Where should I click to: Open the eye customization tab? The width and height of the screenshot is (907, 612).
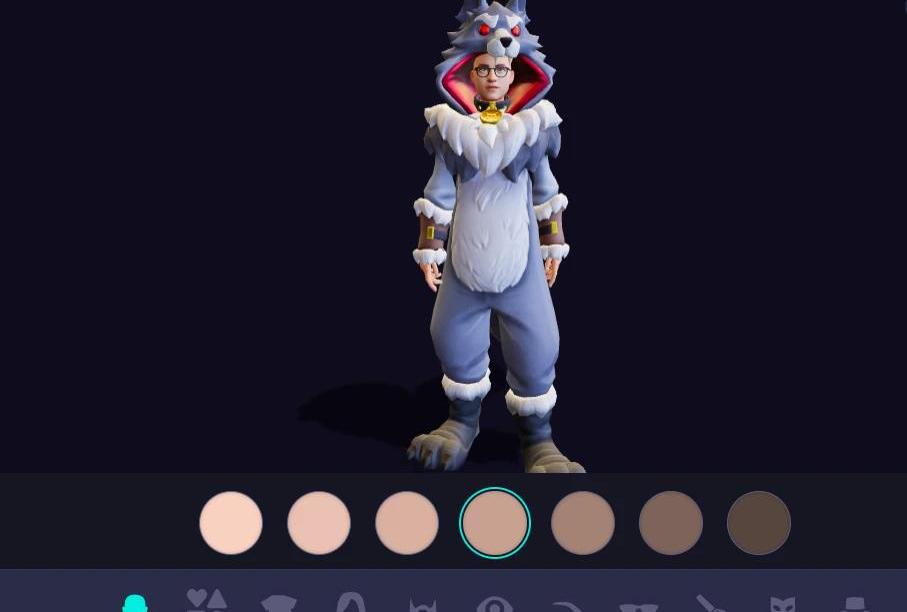tap(495, 604)
